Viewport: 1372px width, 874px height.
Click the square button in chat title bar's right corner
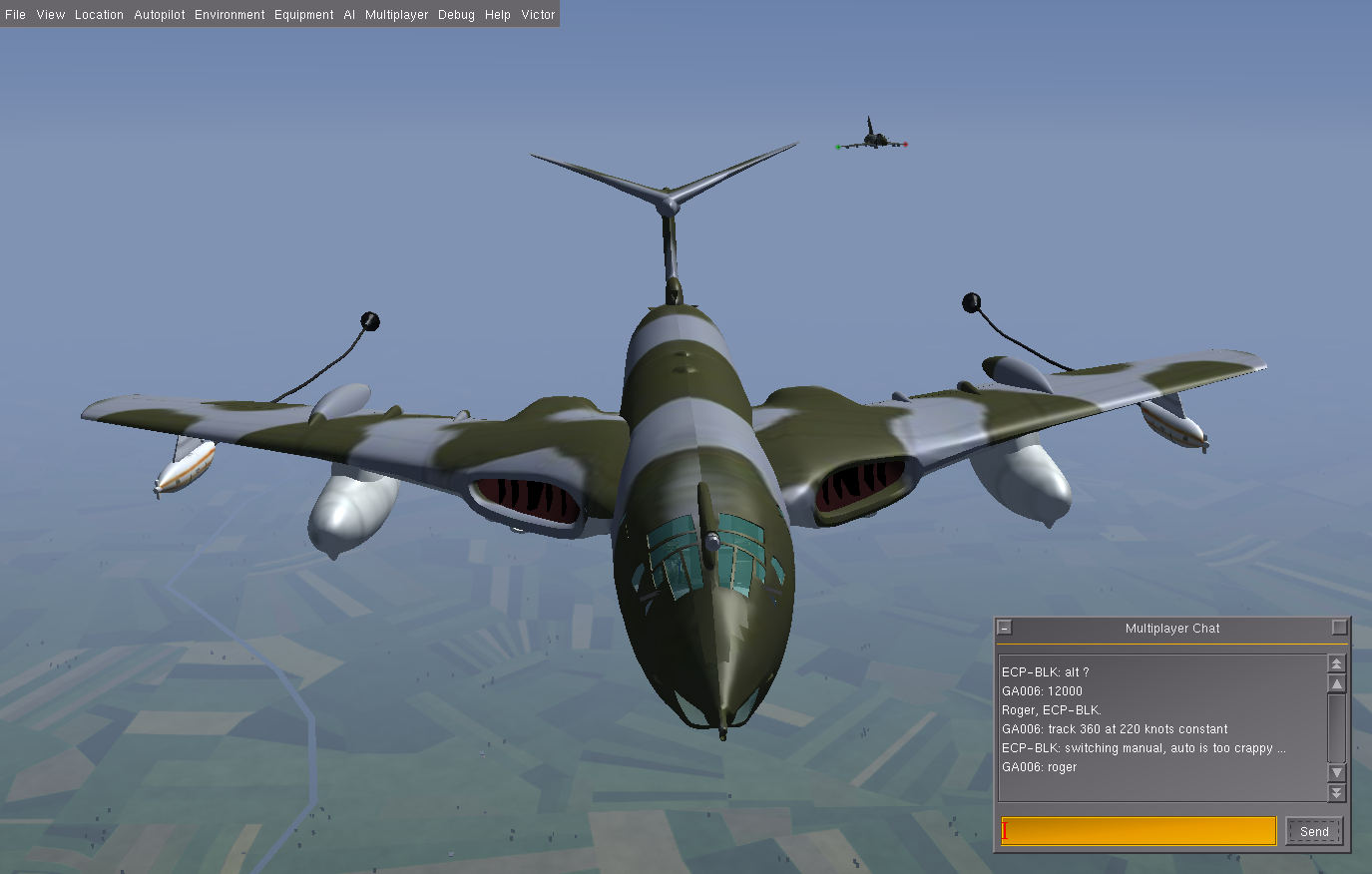pyautogui.click(x=1339, y=628)
